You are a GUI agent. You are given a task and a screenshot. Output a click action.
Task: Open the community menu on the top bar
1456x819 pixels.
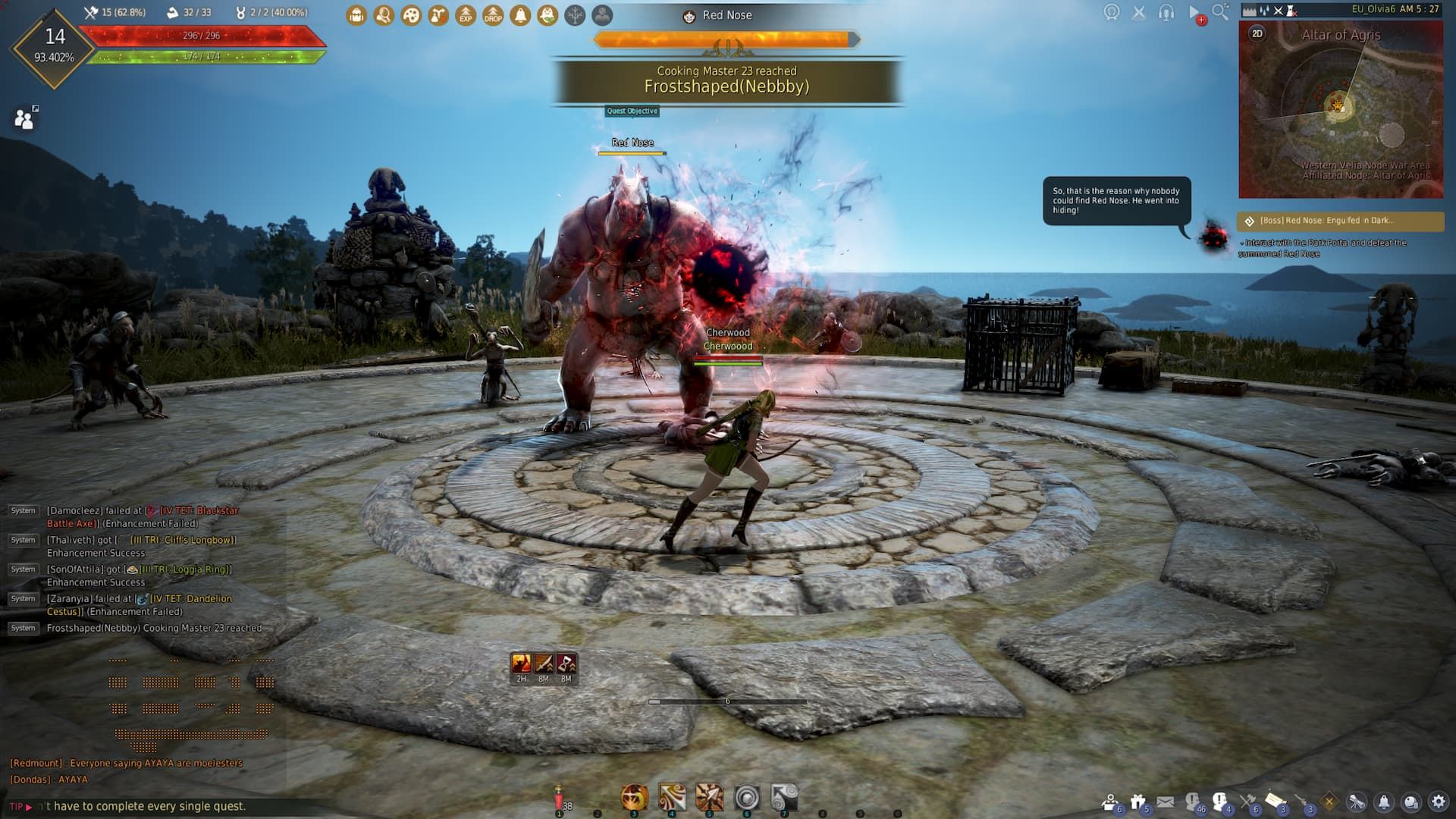[x=602, y=14]
